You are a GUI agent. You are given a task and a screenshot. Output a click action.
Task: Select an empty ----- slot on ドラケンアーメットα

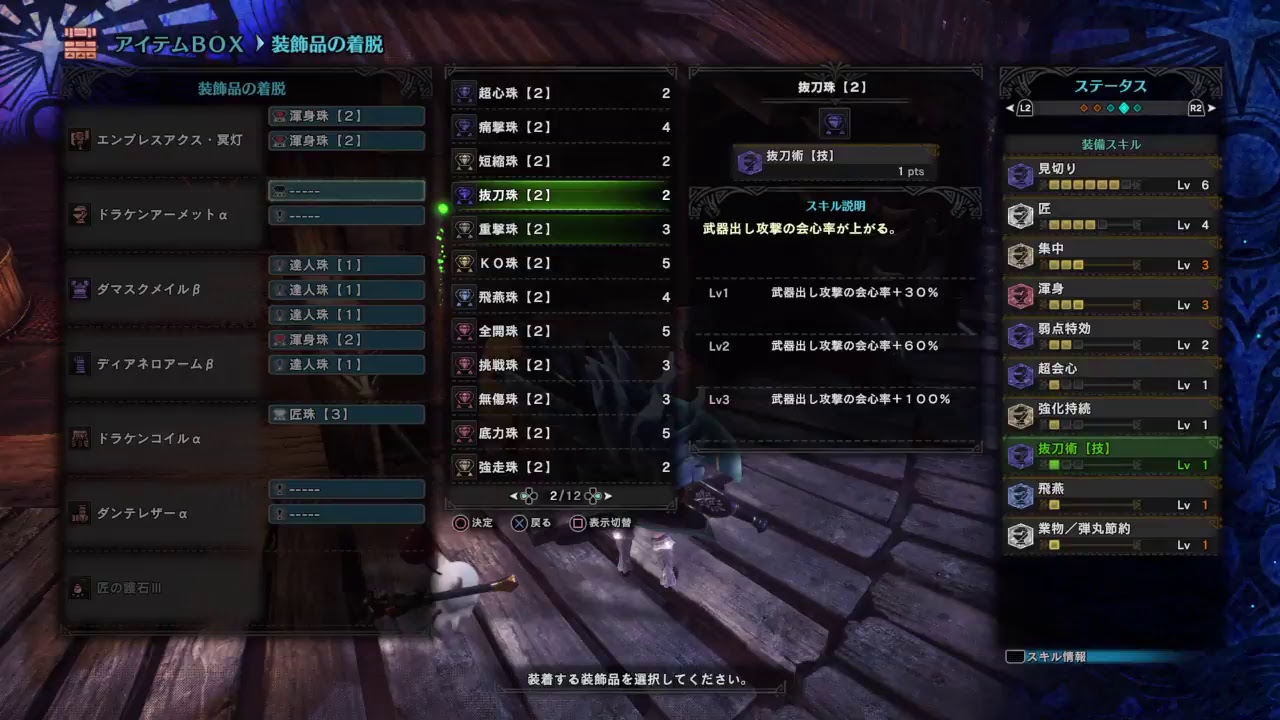click(345, 190)
